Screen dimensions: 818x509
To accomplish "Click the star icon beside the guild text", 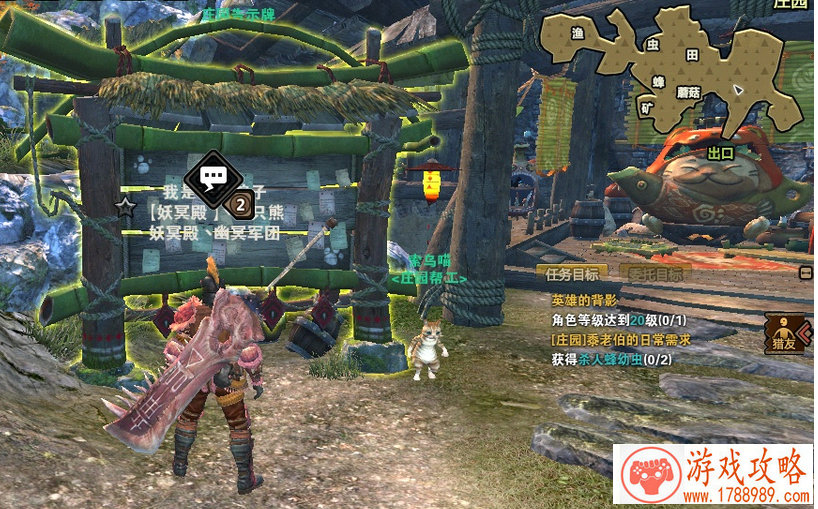I will pos(126,207).
